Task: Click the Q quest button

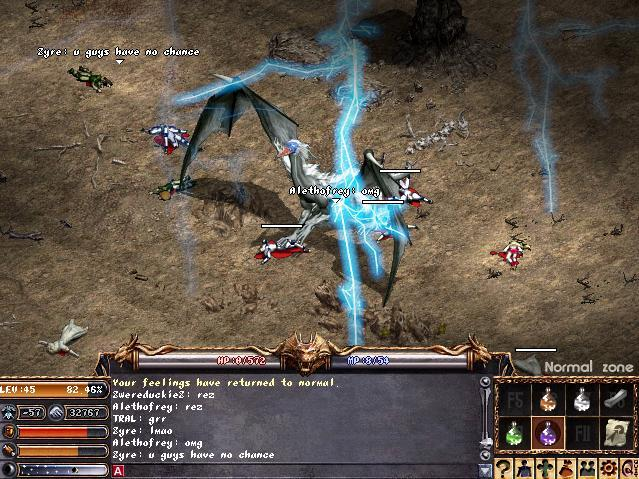Action: pos(630,468)
